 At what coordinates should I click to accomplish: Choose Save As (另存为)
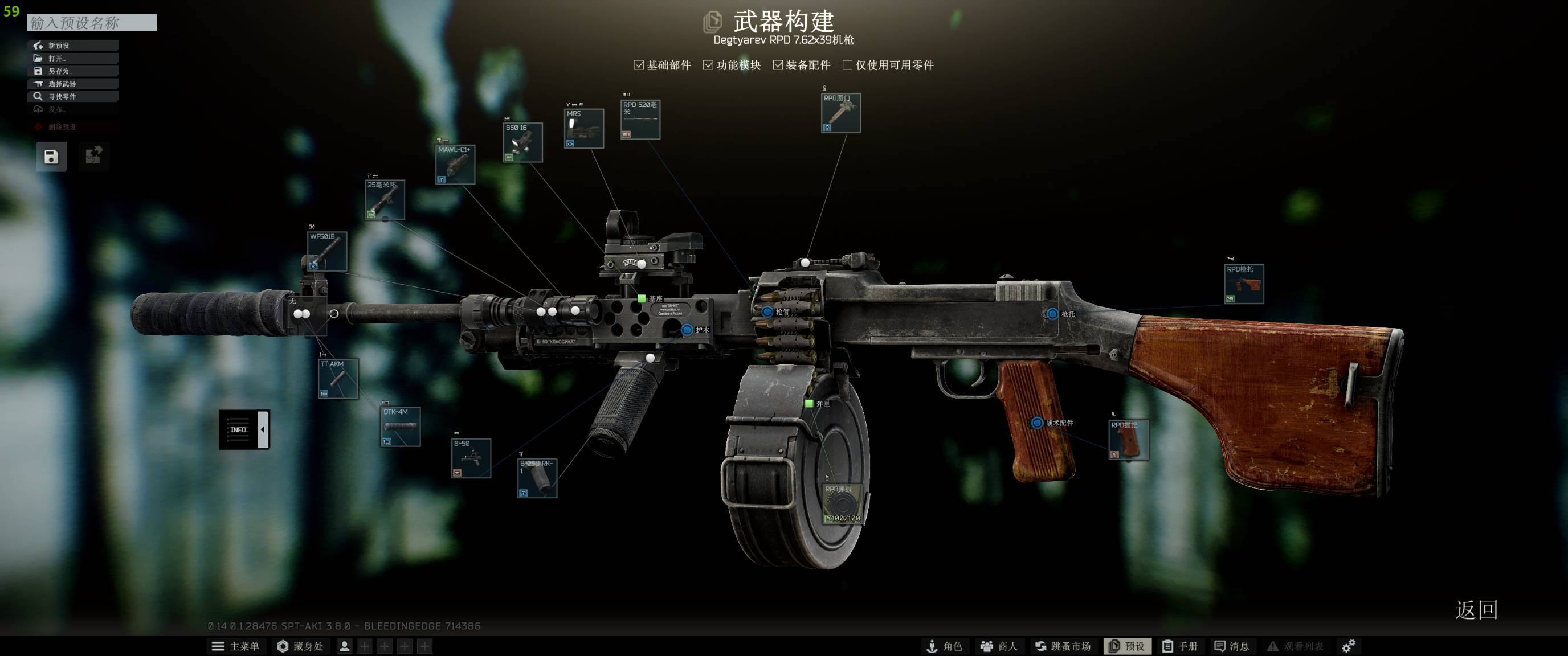(x=72, y=71)
